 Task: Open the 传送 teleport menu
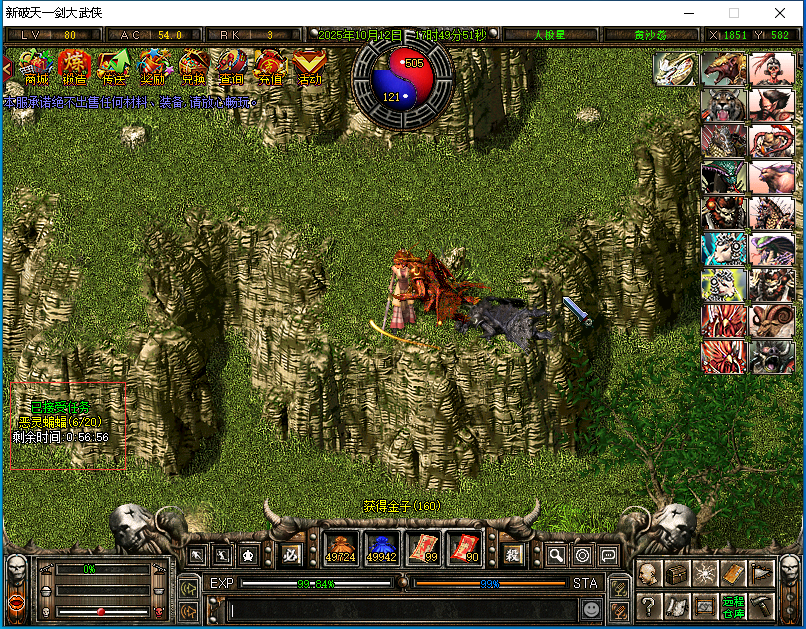pos(115,68)
